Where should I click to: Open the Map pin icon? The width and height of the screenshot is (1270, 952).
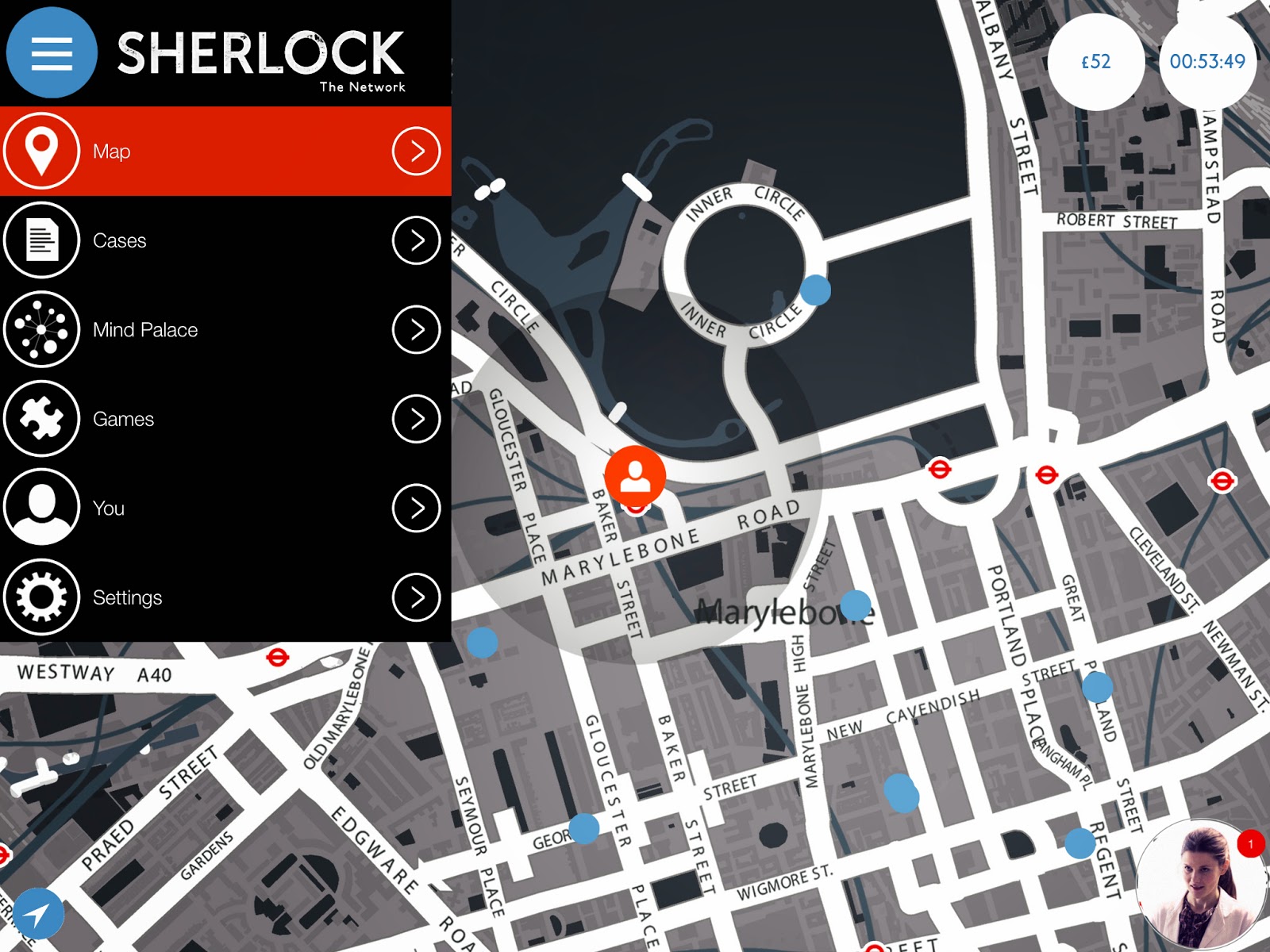[41, 151]
